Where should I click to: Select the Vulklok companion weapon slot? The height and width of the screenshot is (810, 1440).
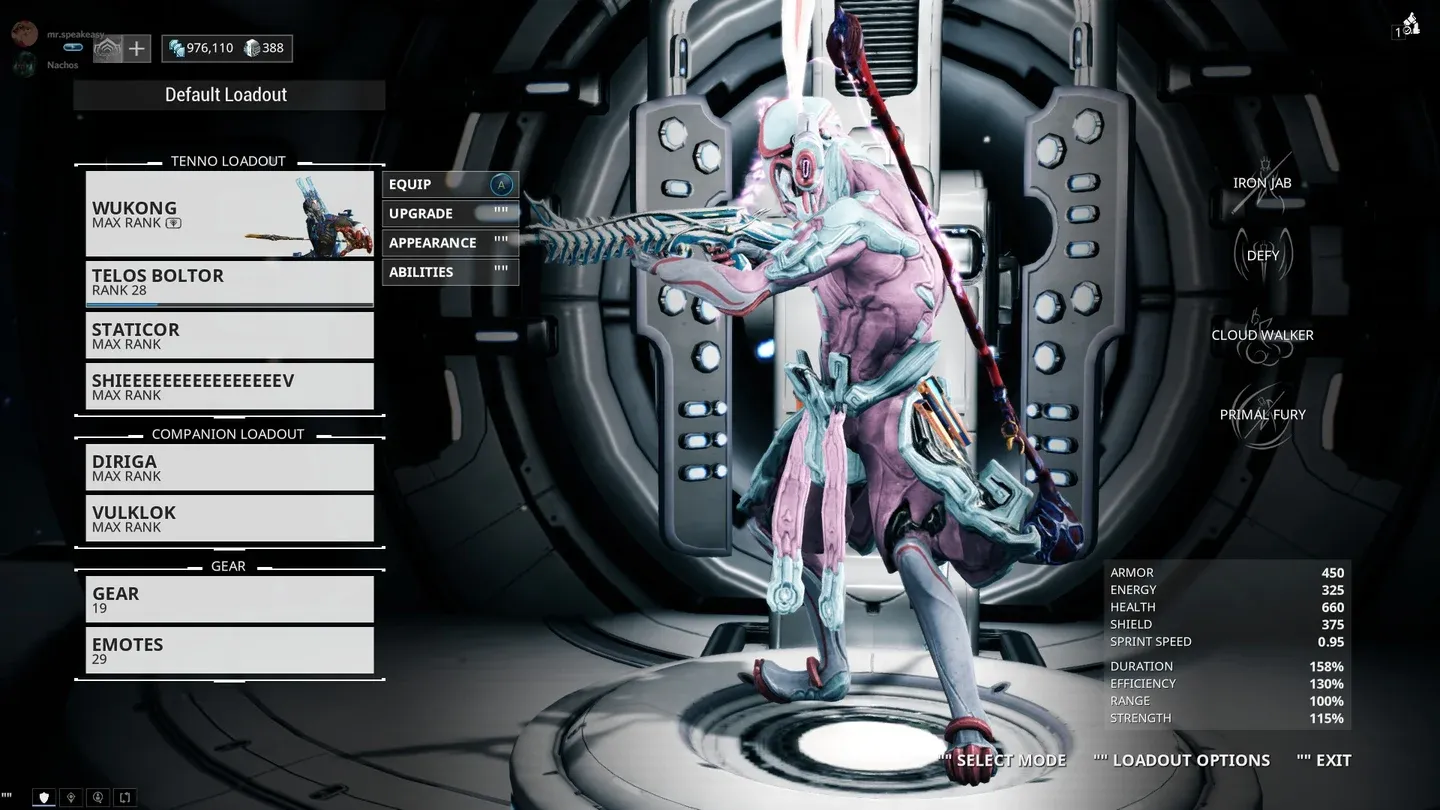point(229,518)
